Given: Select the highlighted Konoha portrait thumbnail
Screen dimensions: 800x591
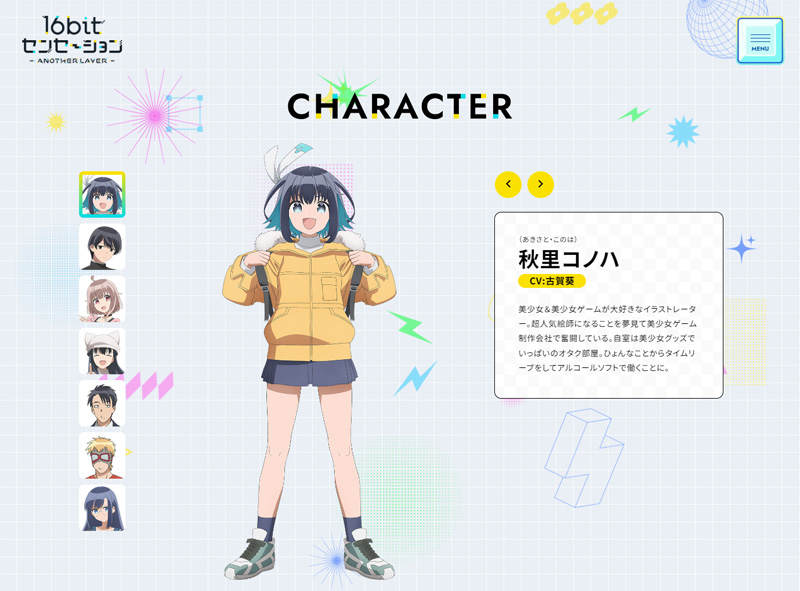Looking at the screenshot, I should [x=102, y=195].
